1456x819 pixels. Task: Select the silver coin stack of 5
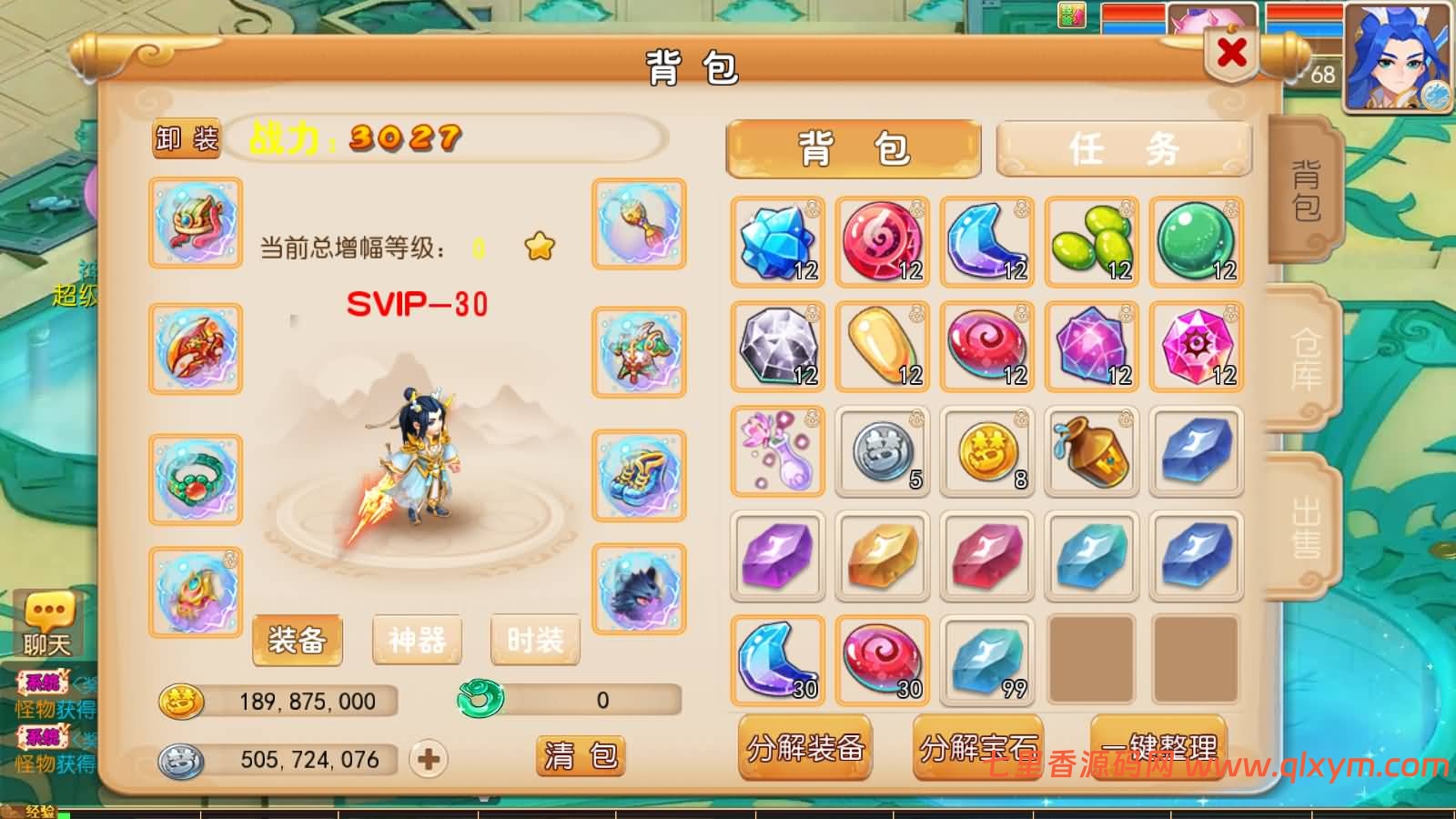[882, 451]
